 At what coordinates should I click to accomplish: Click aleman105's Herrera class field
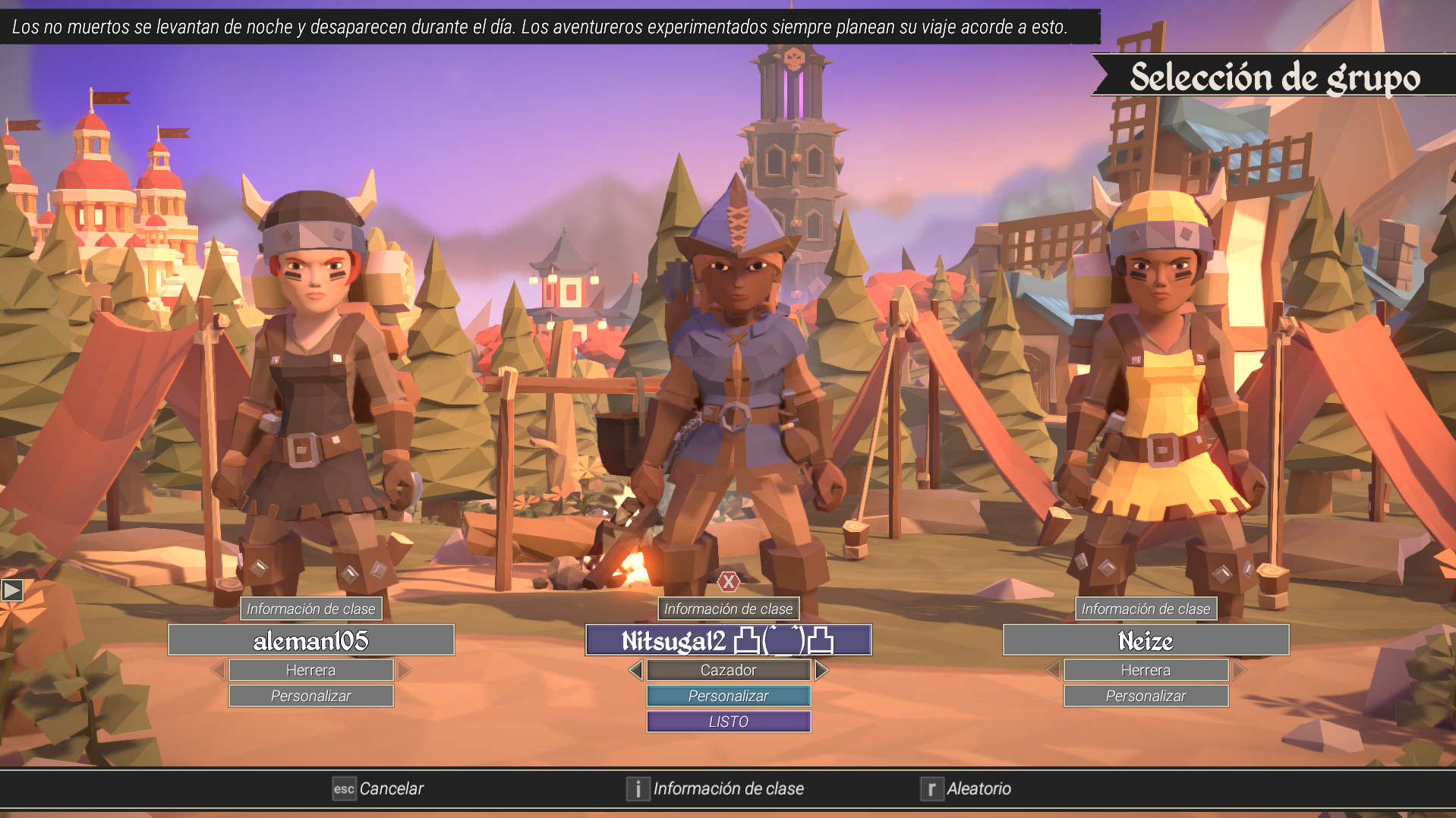coord(310,670)
